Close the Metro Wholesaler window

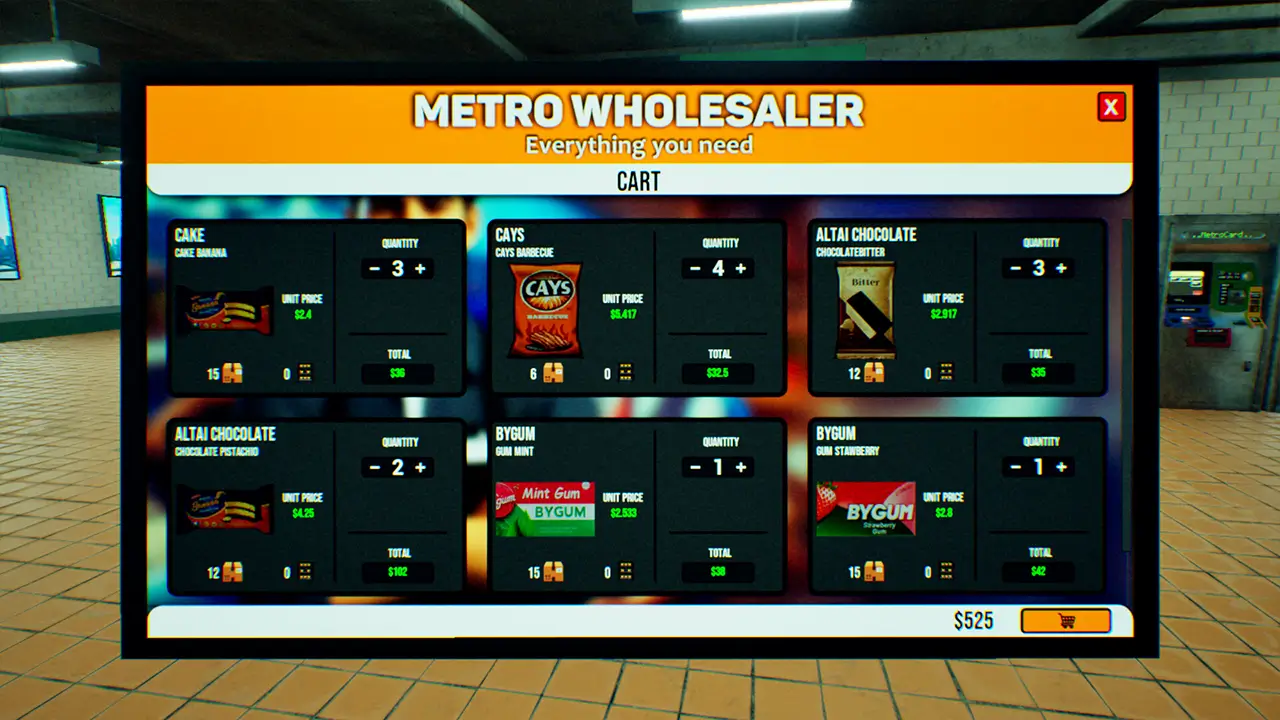(x=1110, y=107)
